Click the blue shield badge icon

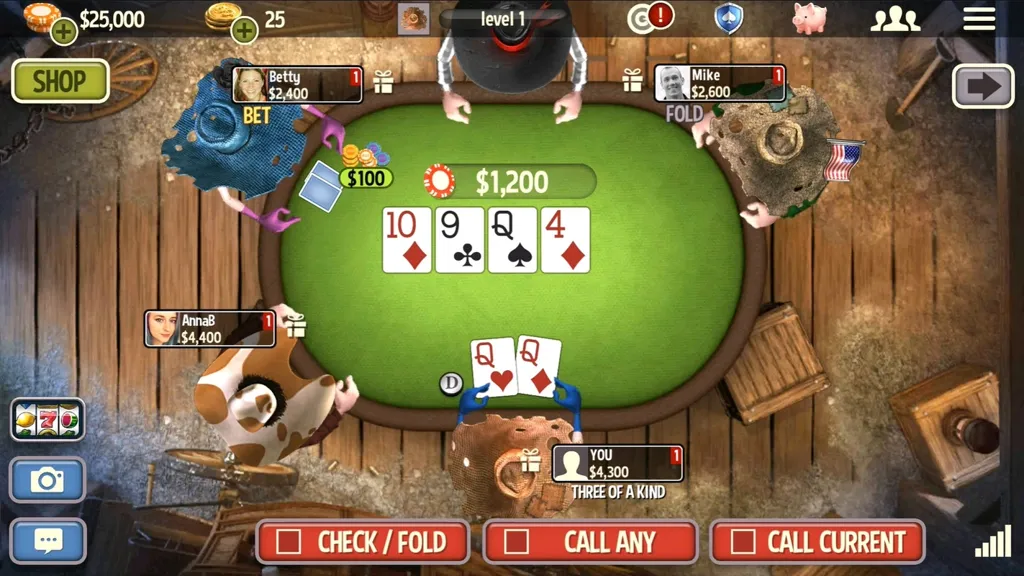728,18
